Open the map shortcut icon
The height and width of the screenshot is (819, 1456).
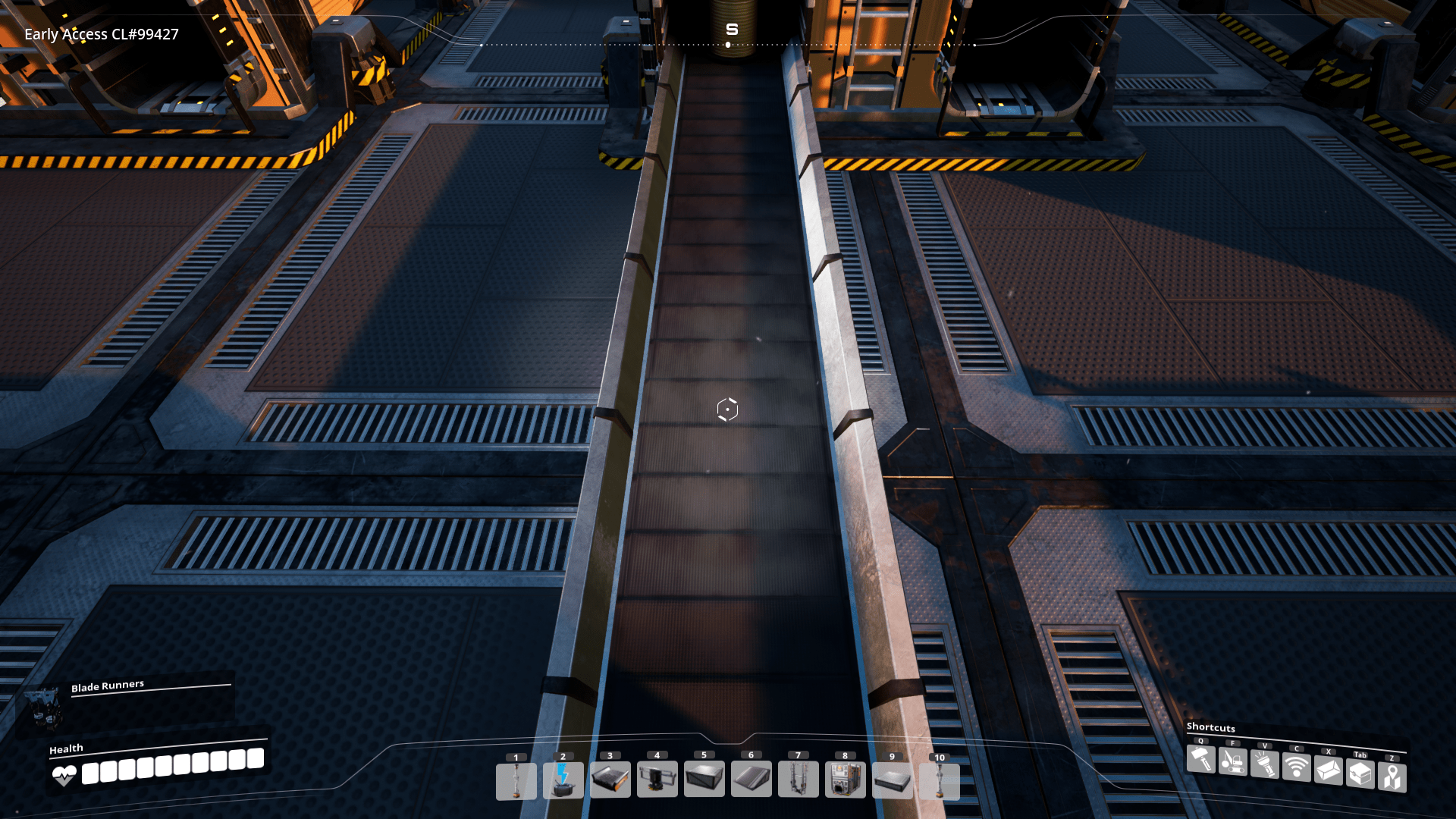tap(1392, 776)
